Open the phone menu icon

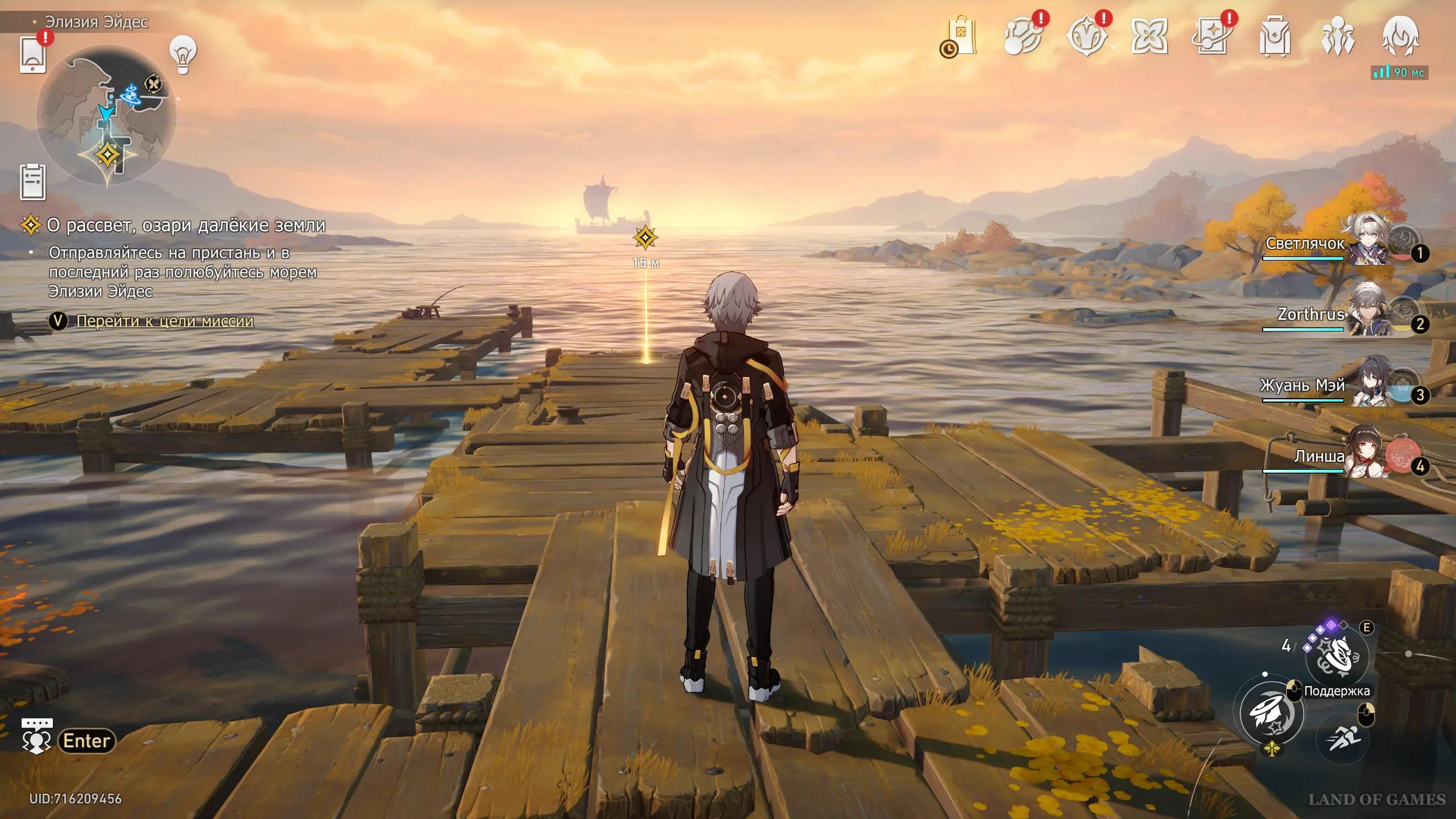click(33, 54)
